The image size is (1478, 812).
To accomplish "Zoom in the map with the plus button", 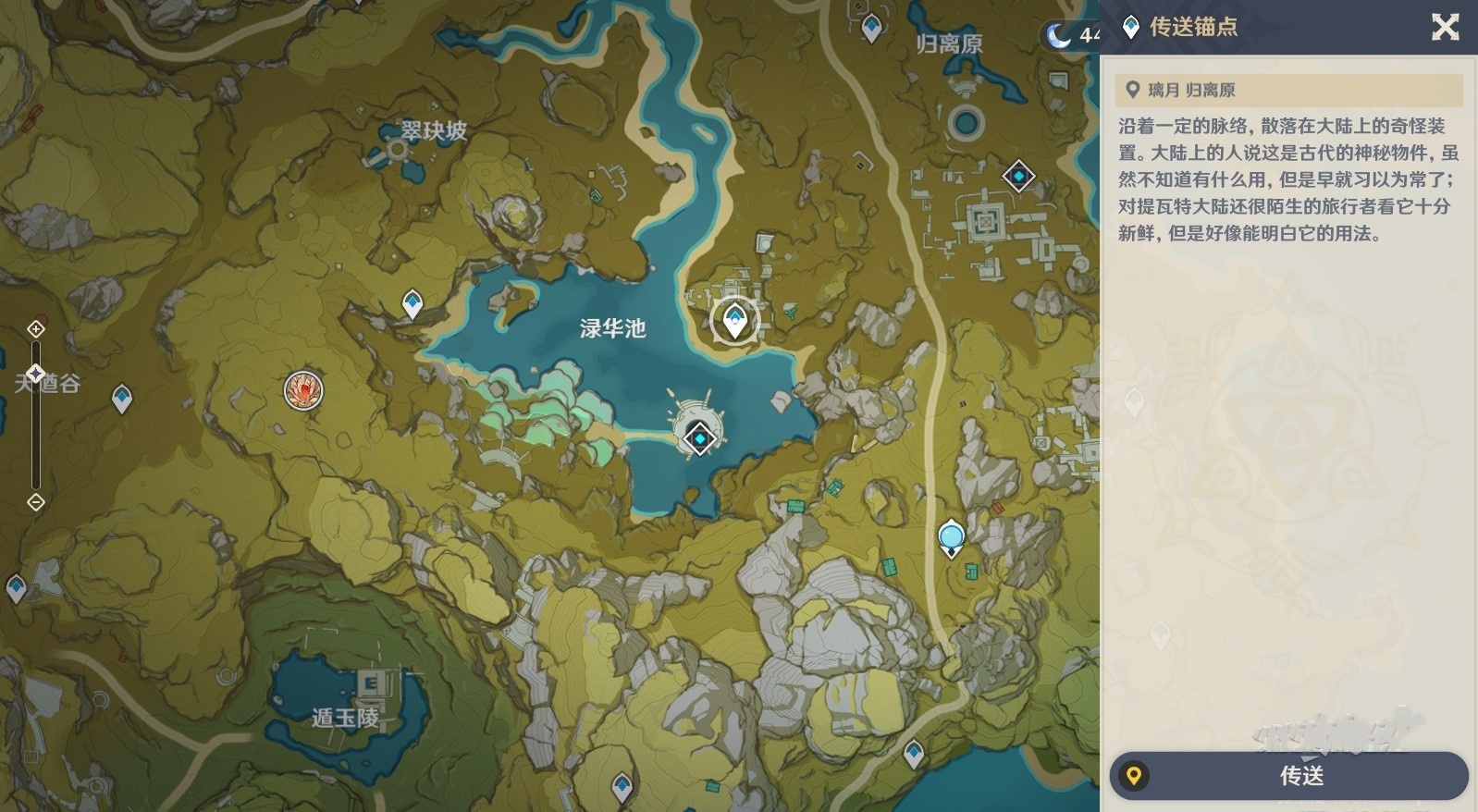I will point(35,329).
